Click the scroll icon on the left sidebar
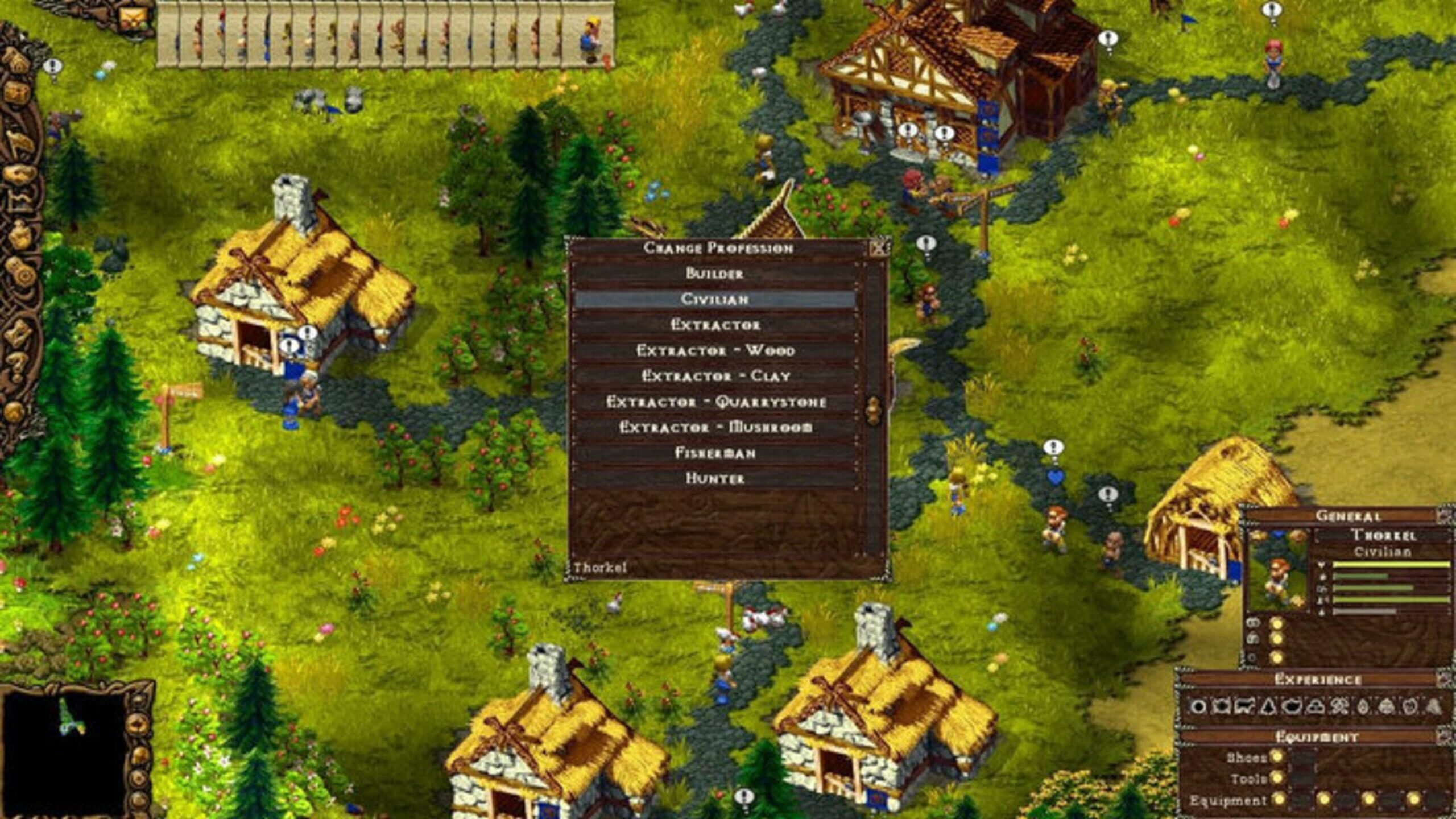The width and height of the screenshot is (1456, 819). (19, 332)
